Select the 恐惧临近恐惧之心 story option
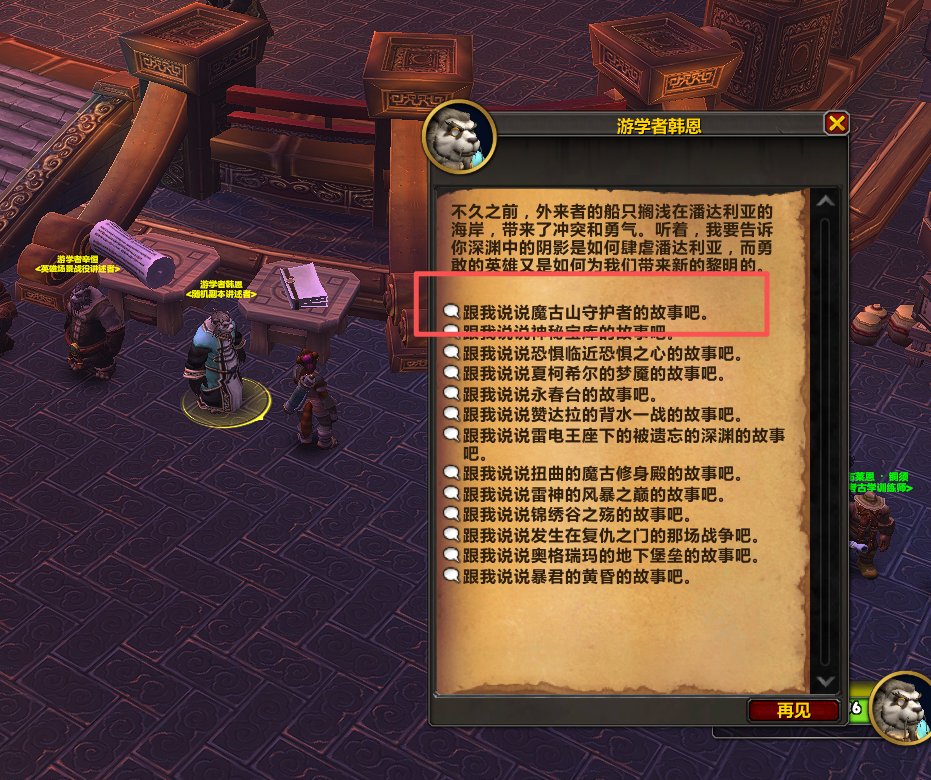The width and height of the screenshot is (931, 780). point(598,353)
